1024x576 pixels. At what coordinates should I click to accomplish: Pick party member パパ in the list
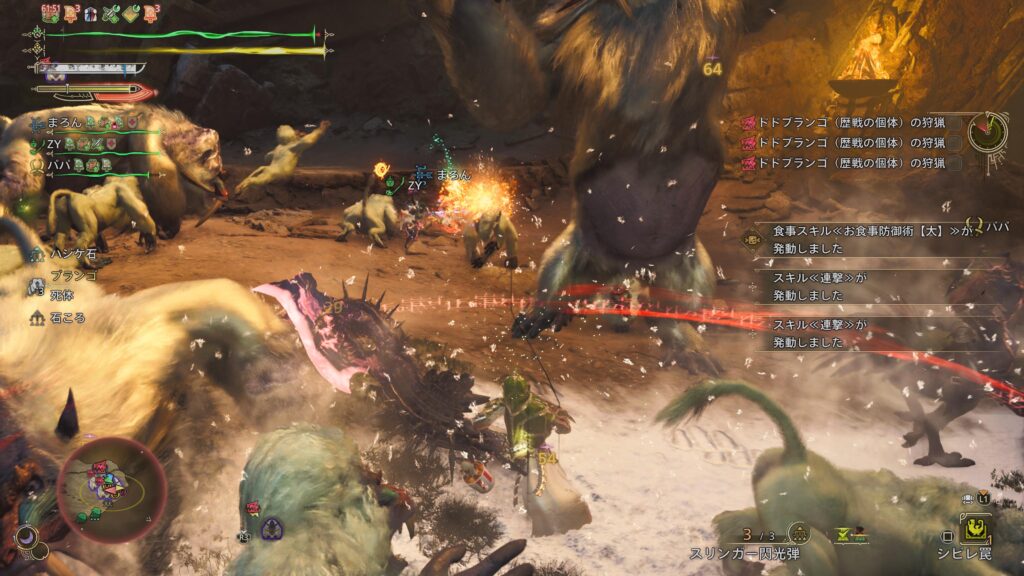[x=59, y=163]
